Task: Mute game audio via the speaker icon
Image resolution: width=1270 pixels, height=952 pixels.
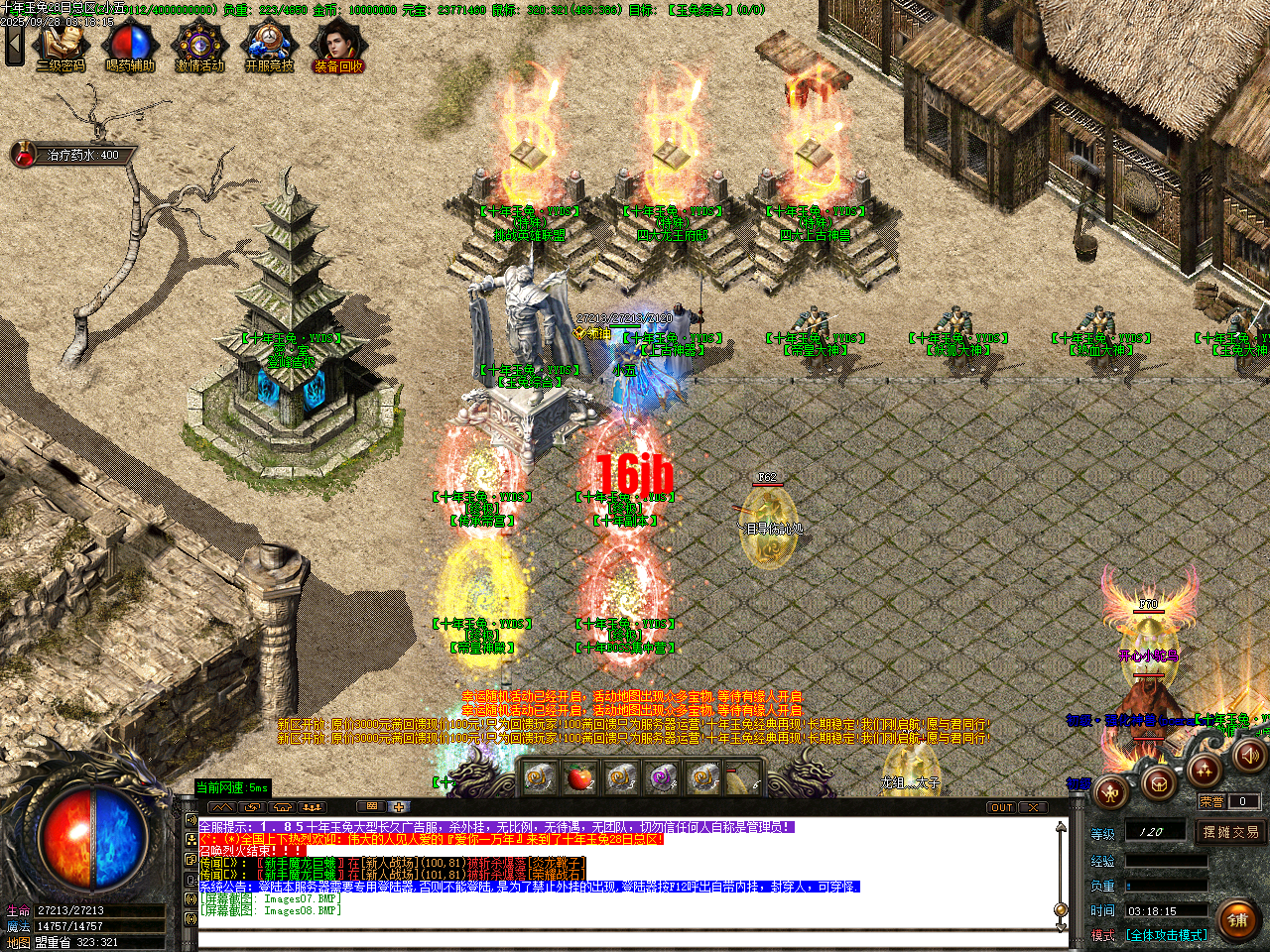Action: [x=1248, y=756]
